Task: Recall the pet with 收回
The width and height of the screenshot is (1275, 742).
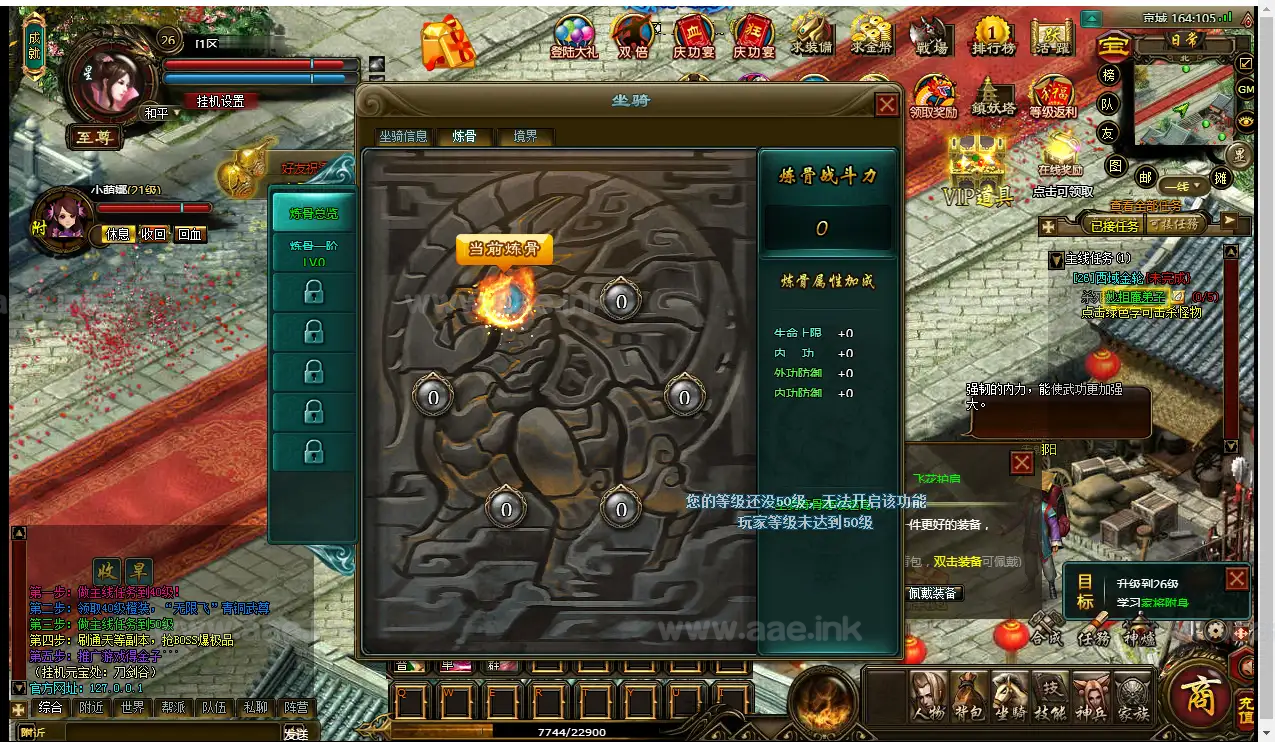Action: (x=153, y=234)
